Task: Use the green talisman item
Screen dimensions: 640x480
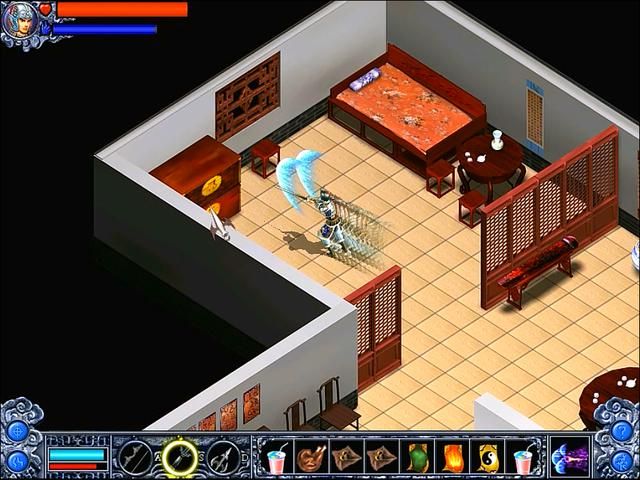Action: 416,457
